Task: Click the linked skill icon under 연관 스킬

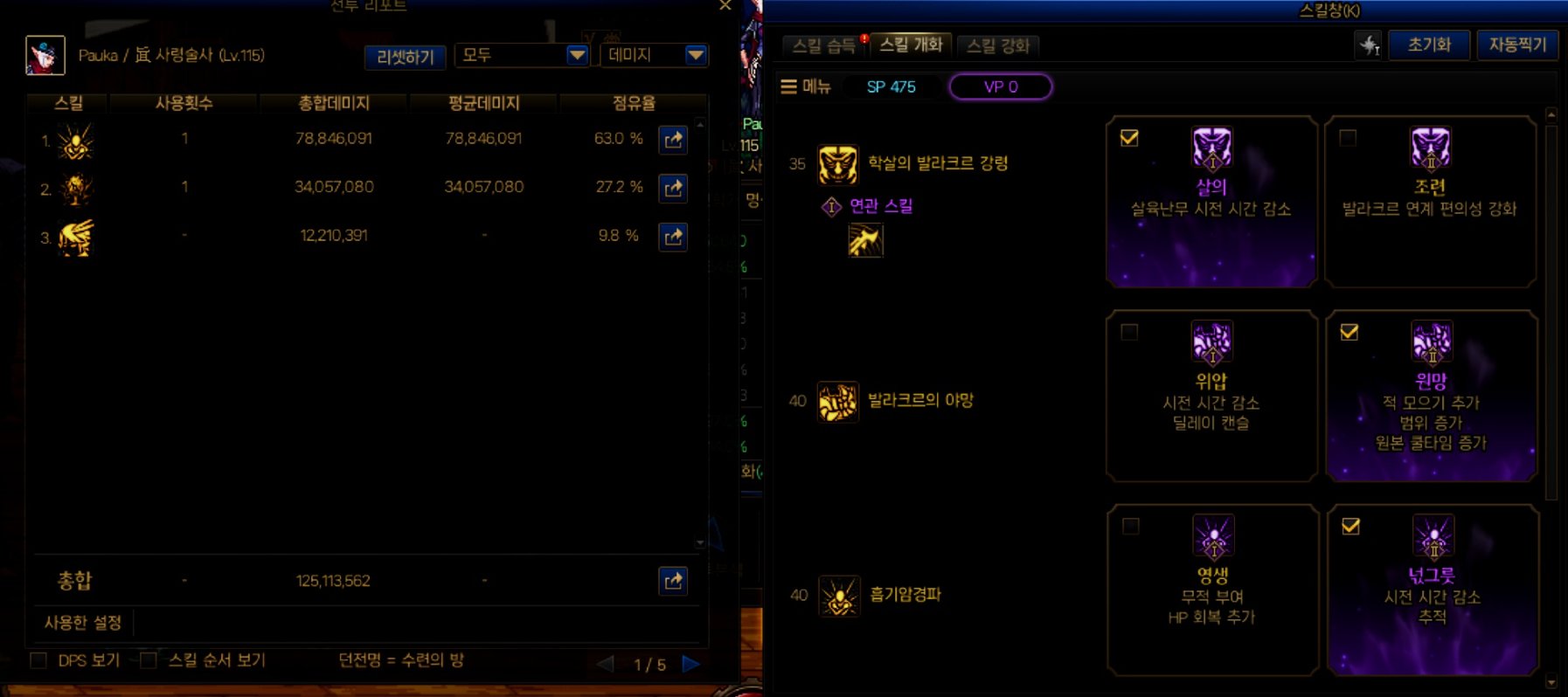Action: 868,239
